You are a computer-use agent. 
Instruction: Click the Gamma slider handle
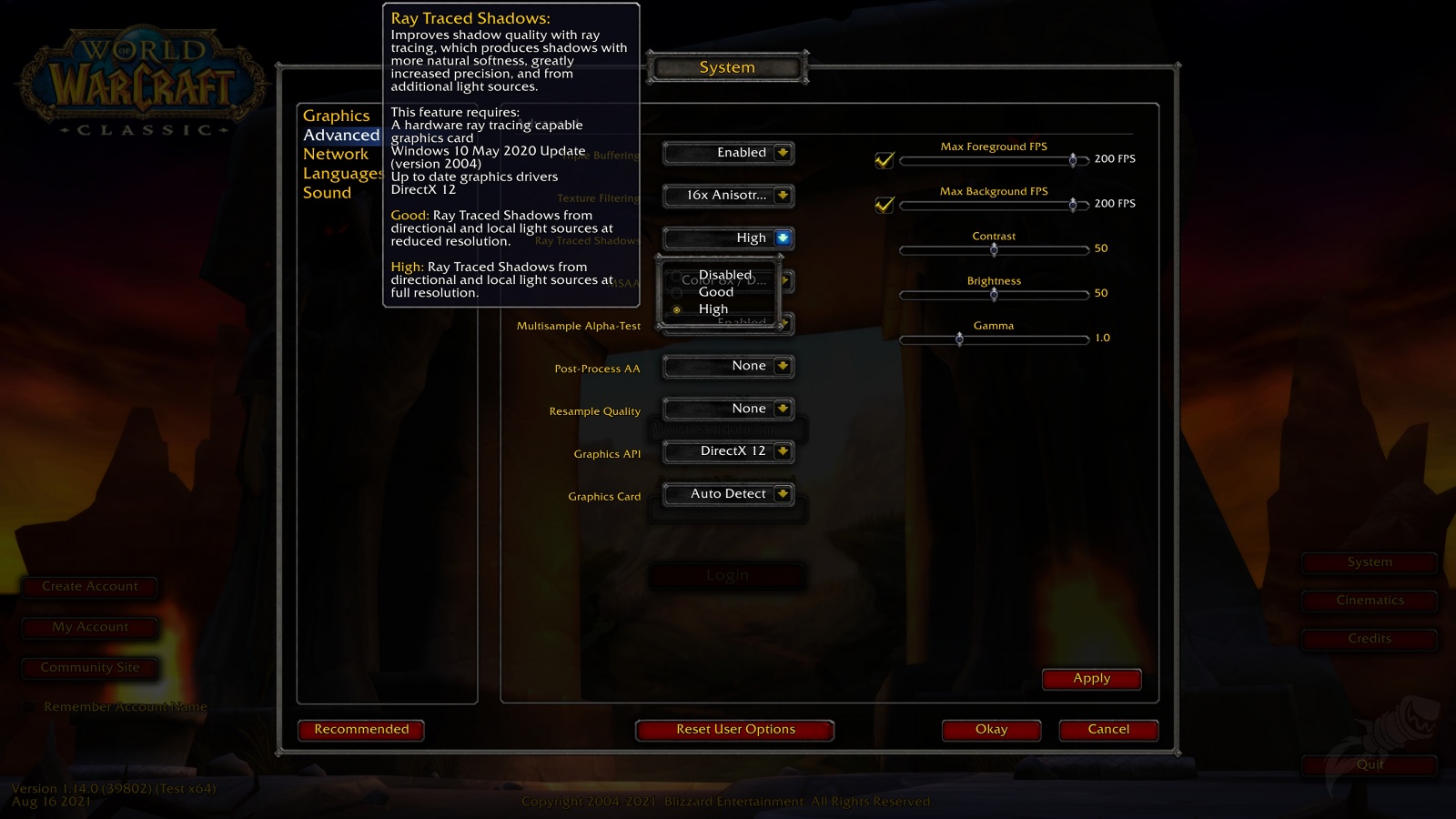pos(960,339)
